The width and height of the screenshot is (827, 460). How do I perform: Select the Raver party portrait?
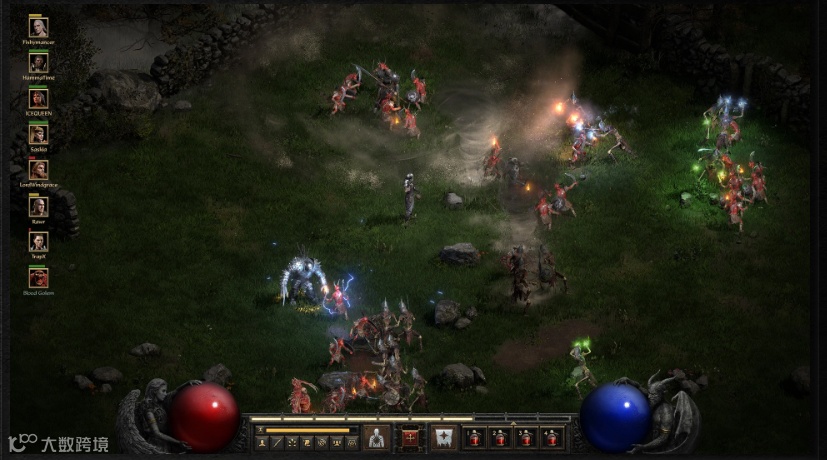pos(38,206)
